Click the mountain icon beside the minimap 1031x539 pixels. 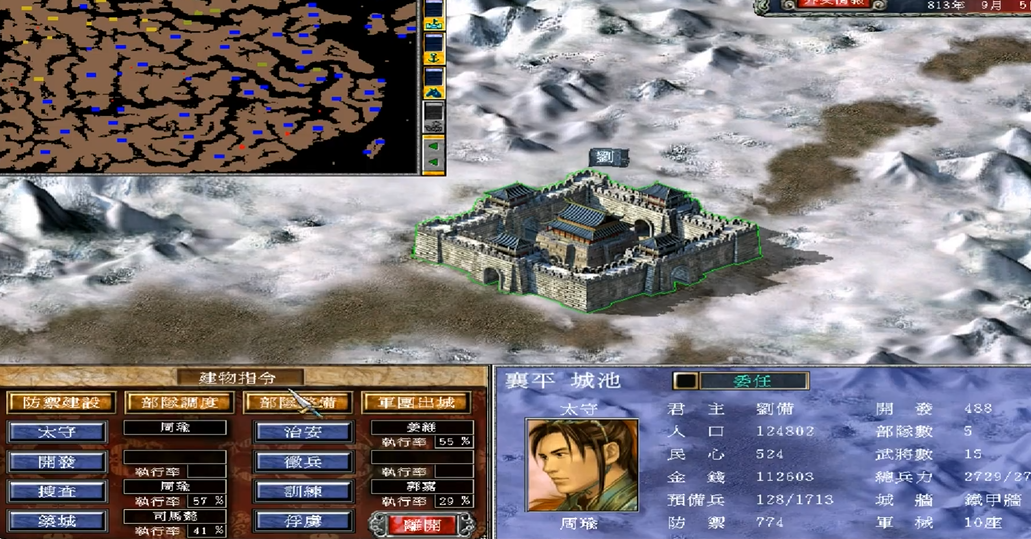tap(434, 91)
